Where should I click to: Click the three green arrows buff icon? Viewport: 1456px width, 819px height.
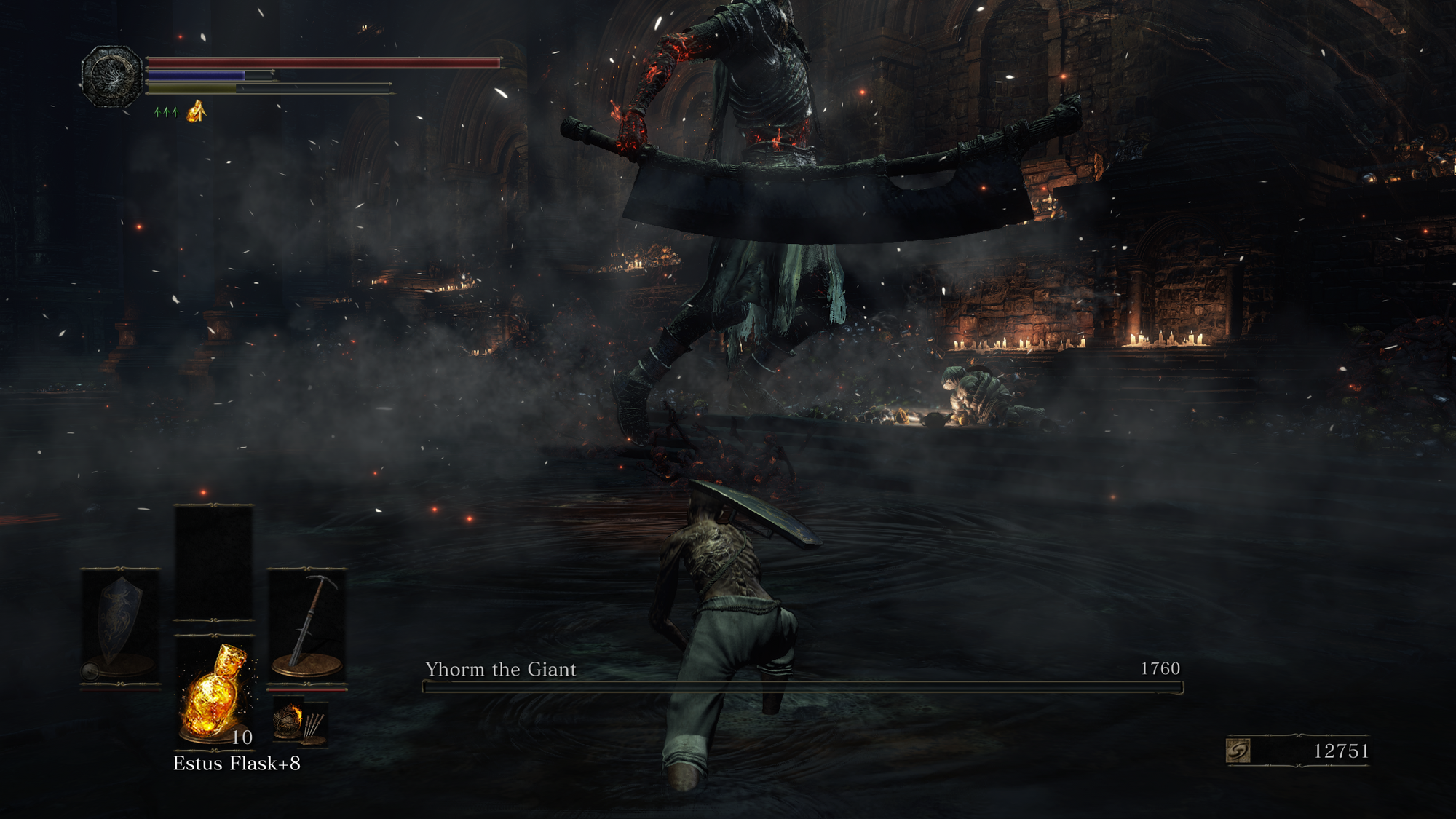(x=166, y=112)
